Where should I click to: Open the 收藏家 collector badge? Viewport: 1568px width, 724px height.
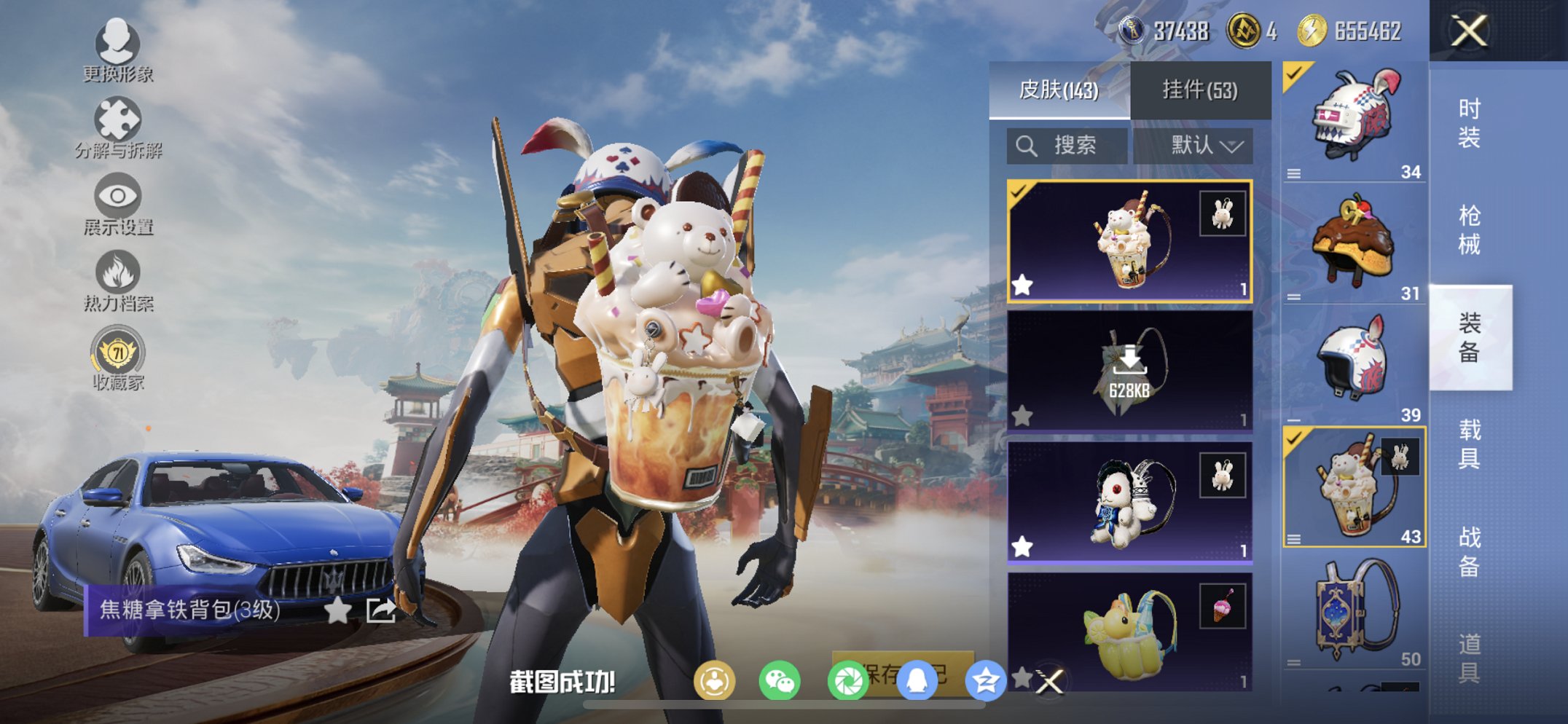[x=117, y=359]
